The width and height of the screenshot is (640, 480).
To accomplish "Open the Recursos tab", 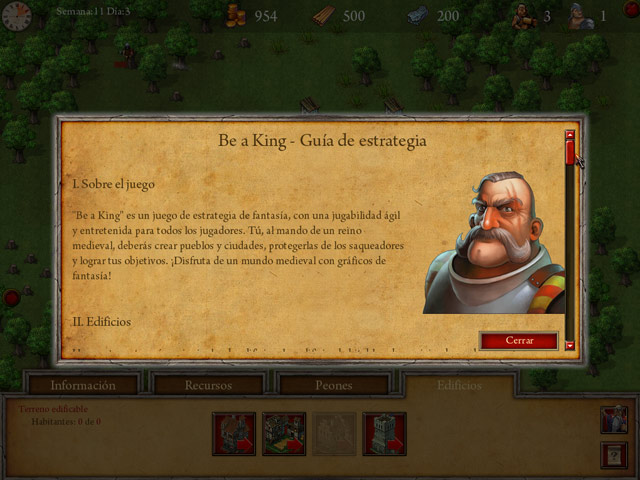I will pos(208,385).
